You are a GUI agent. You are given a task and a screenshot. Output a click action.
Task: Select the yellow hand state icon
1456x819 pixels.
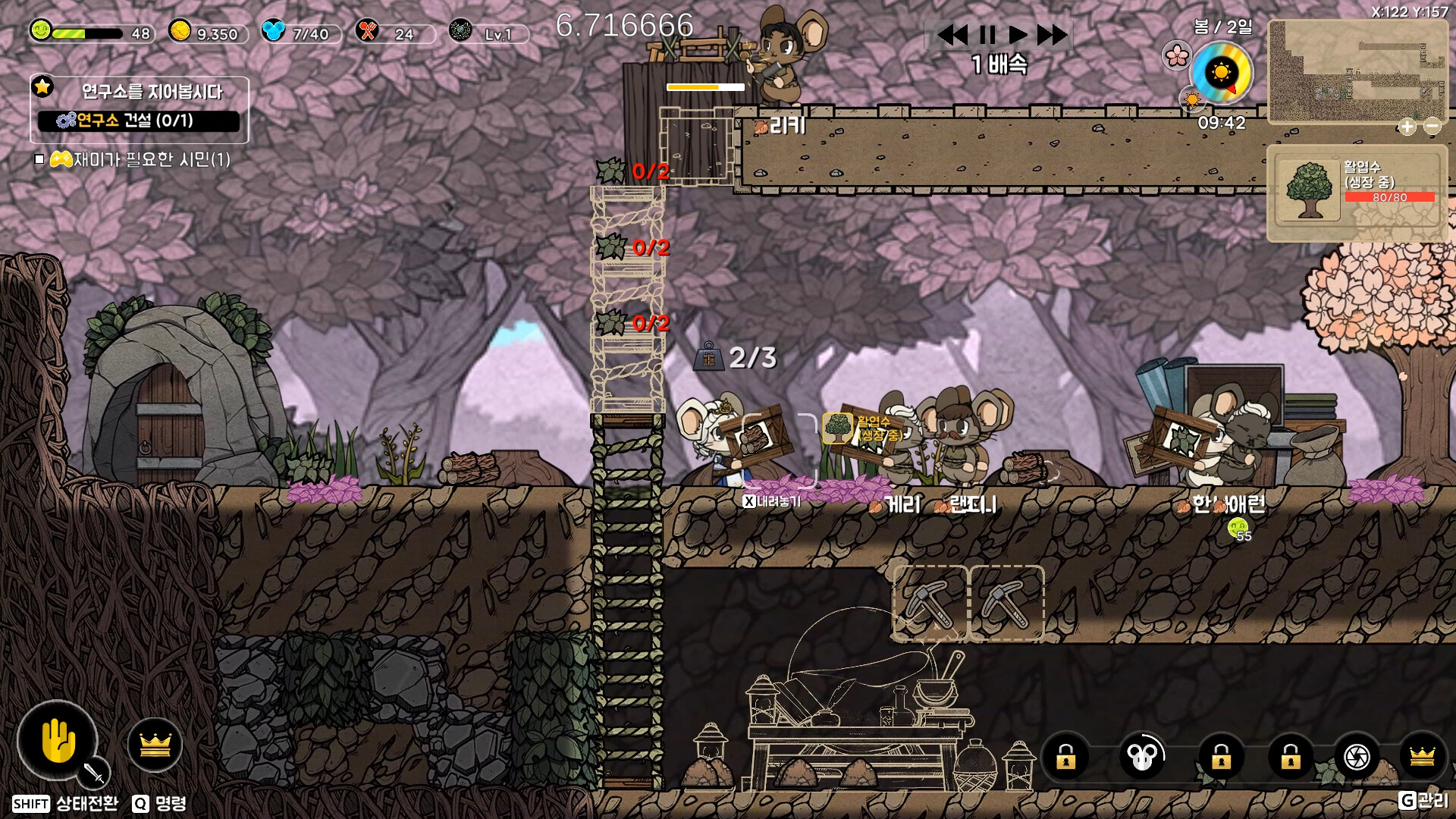58,741
